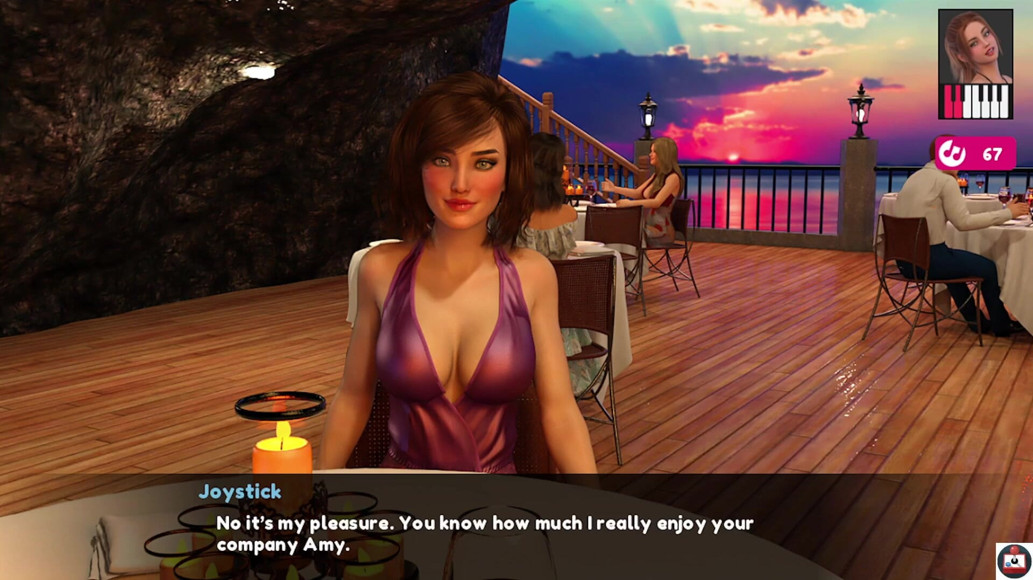1033x580 pixels.
Task: Open Amy's portrait thumbnail with piano keys
Action: (x=975, y=64)
